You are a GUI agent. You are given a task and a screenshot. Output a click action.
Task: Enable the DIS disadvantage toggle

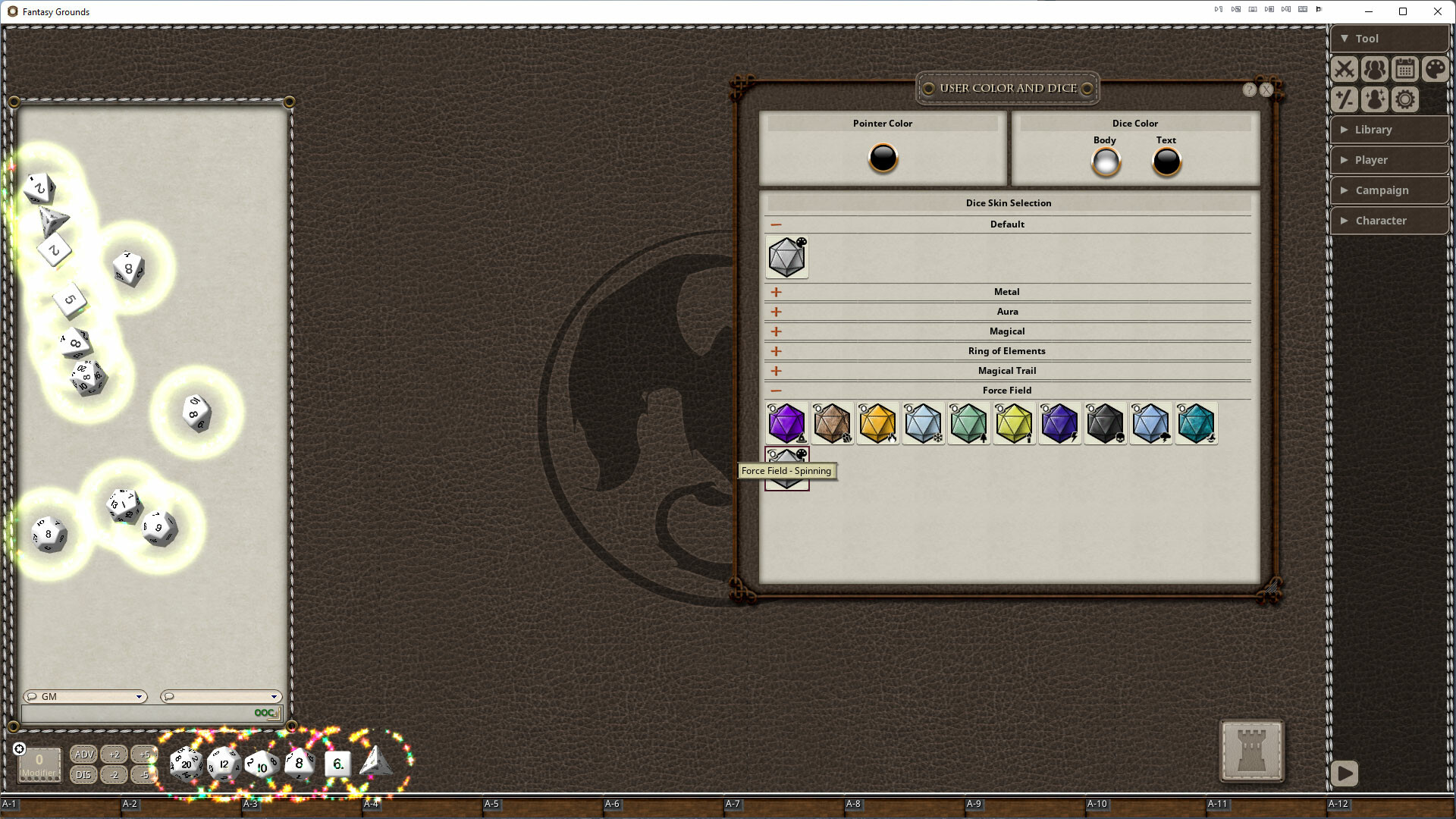[x=83, y=775]
